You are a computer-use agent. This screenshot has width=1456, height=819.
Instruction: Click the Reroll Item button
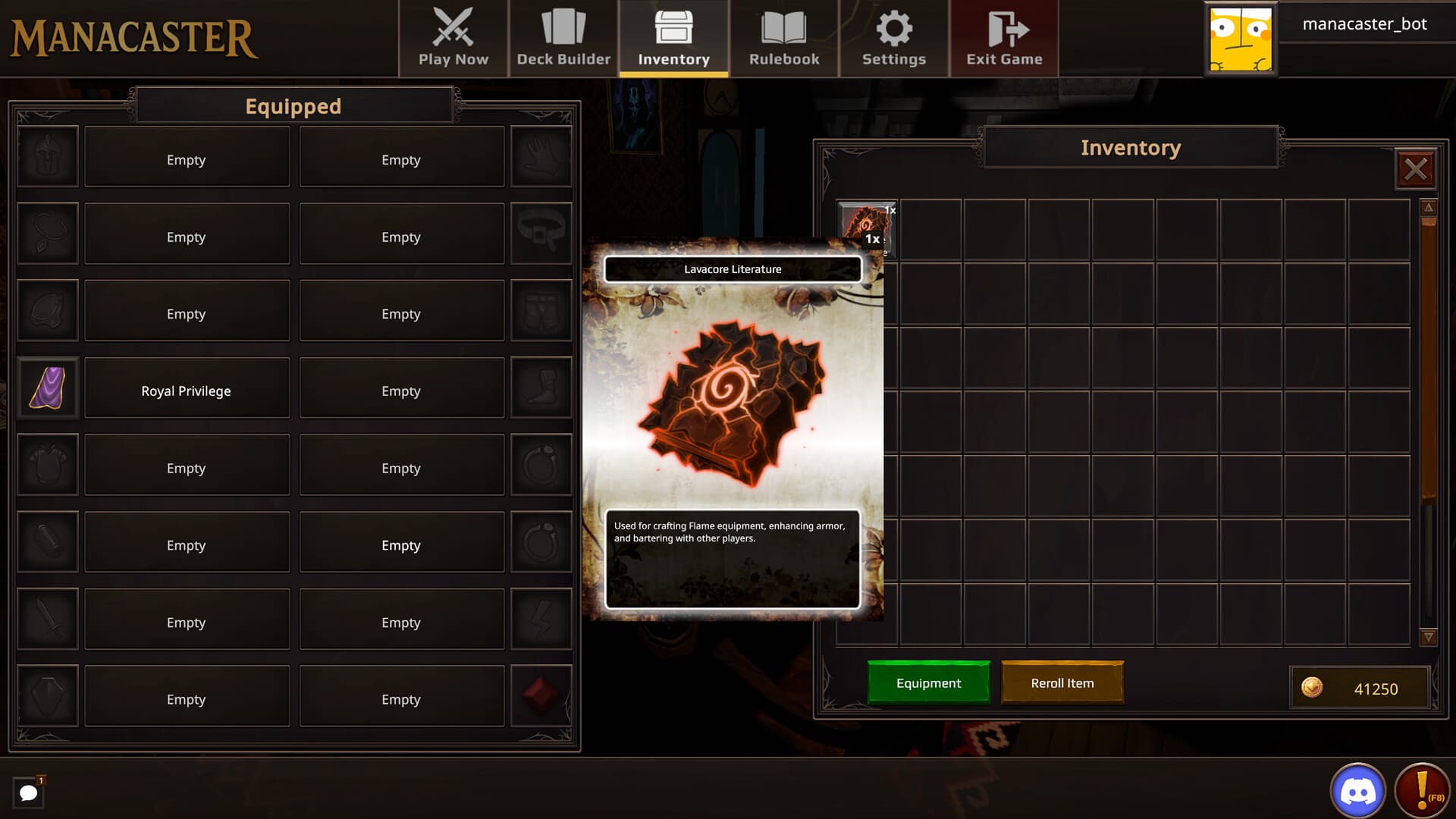1062,682
